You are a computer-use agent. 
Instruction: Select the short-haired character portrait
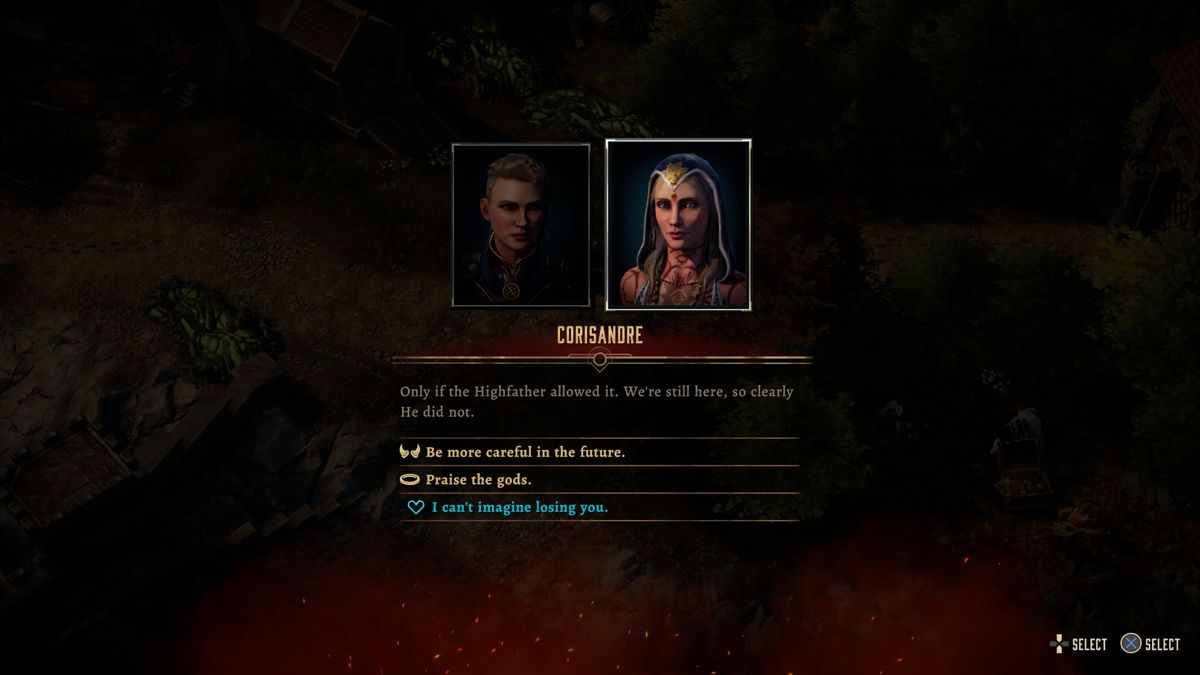tap(520, 225)
